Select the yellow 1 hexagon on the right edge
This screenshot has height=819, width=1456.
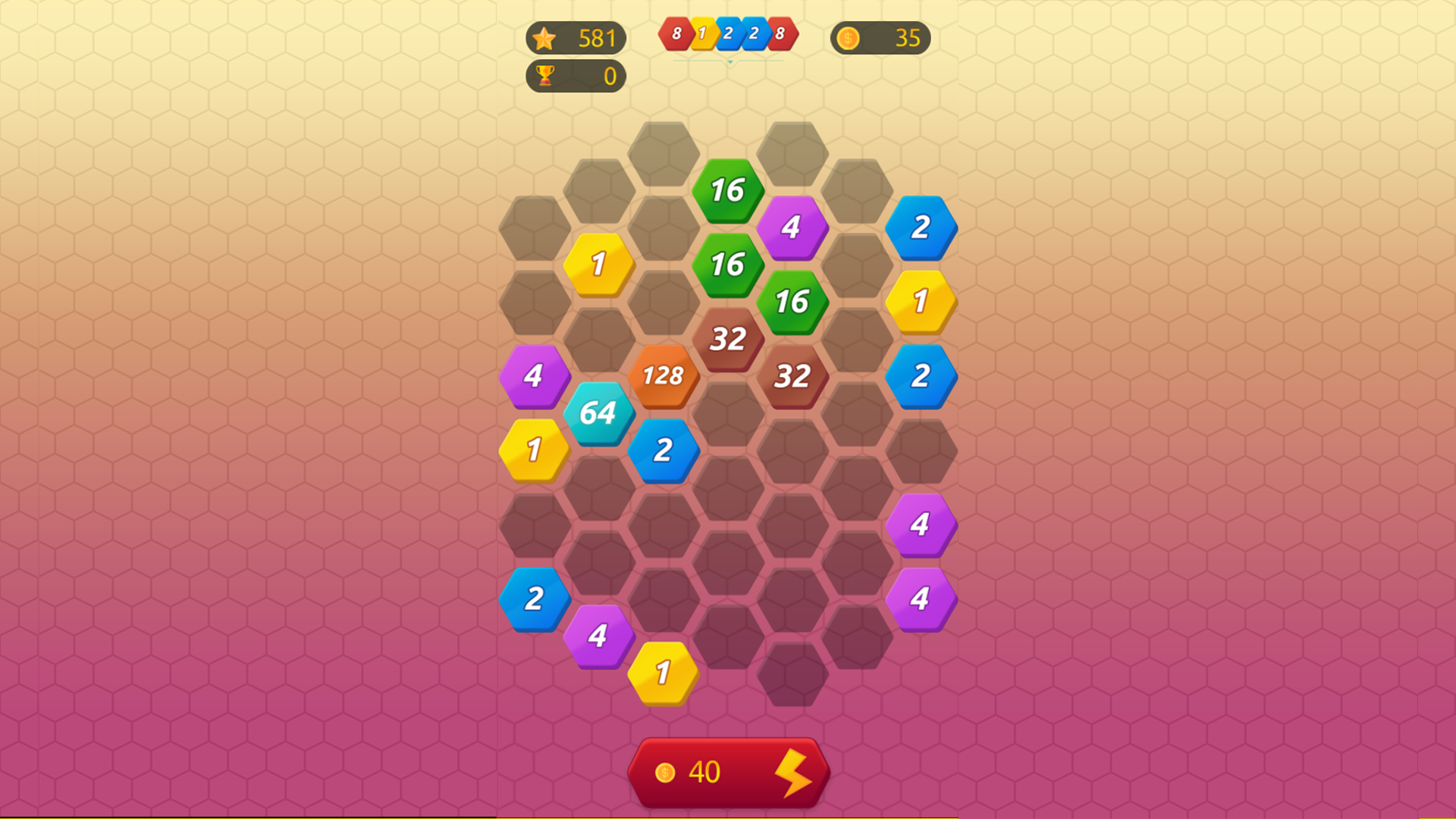[x=921, y=302]
